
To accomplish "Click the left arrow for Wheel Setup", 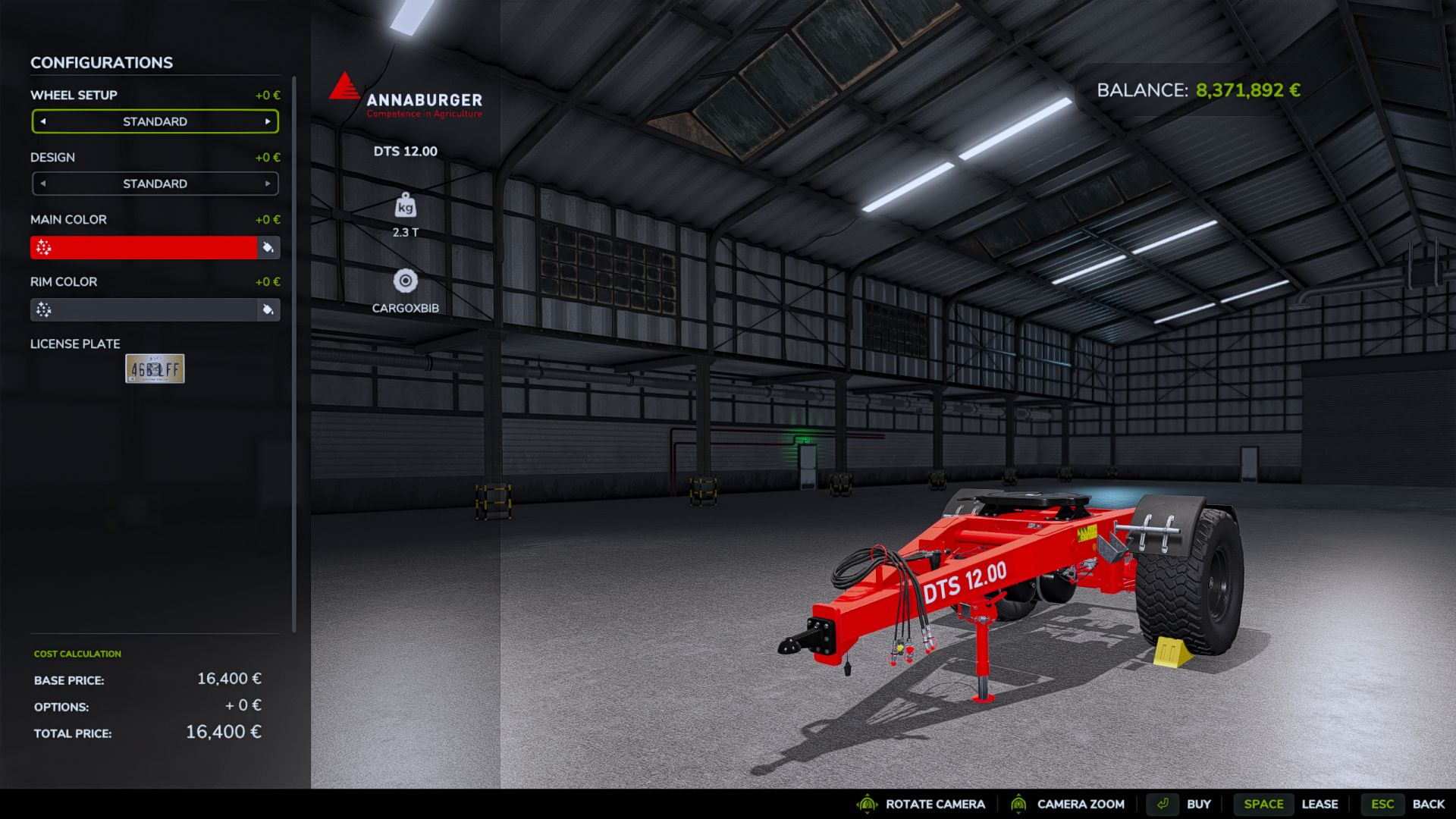I will 43,121.
